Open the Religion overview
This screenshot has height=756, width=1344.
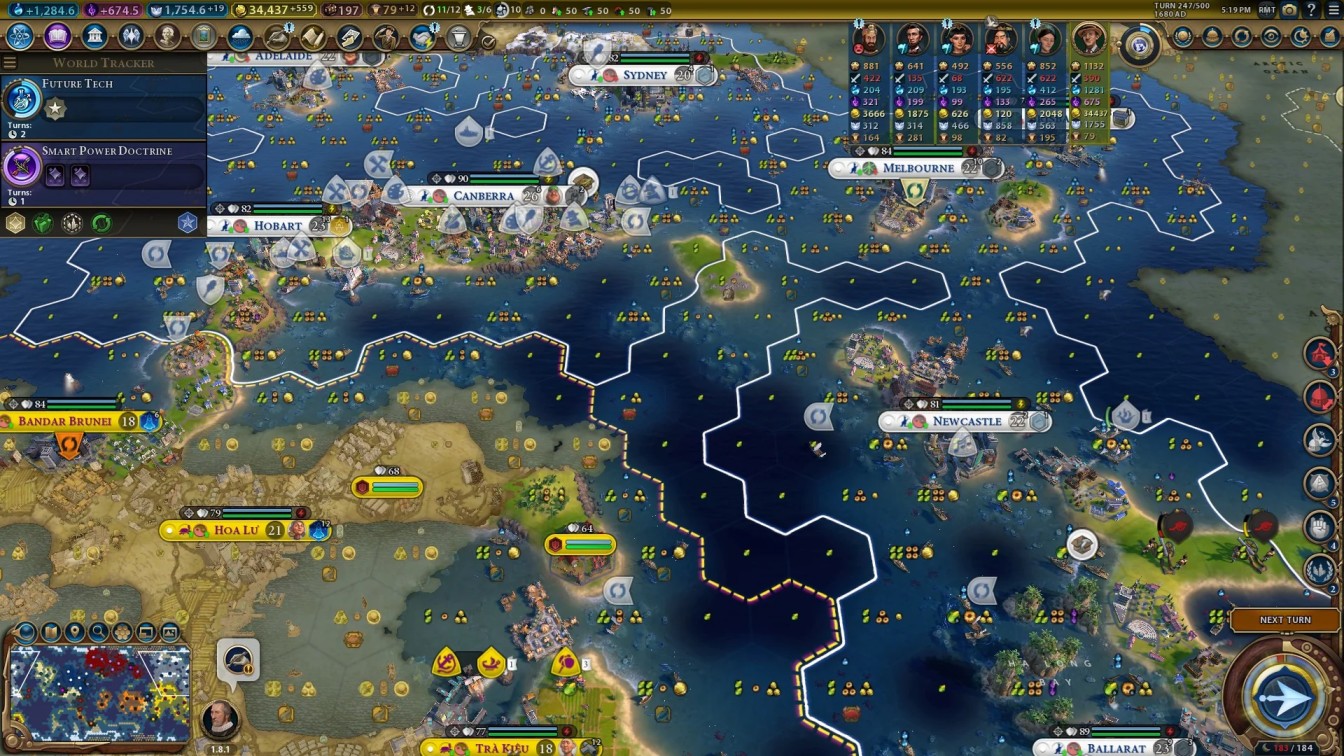pos(131,36)
